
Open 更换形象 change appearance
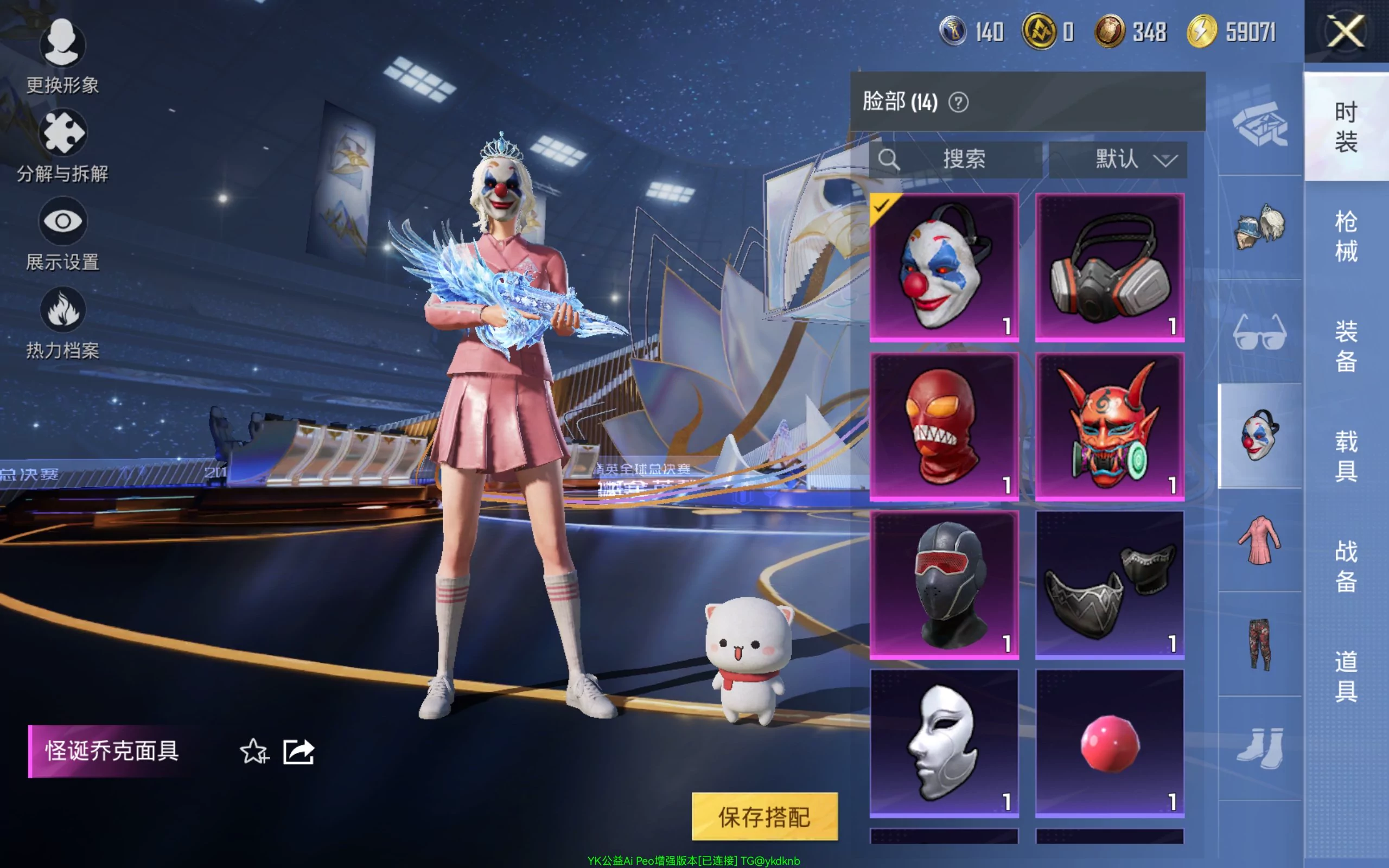62,56
